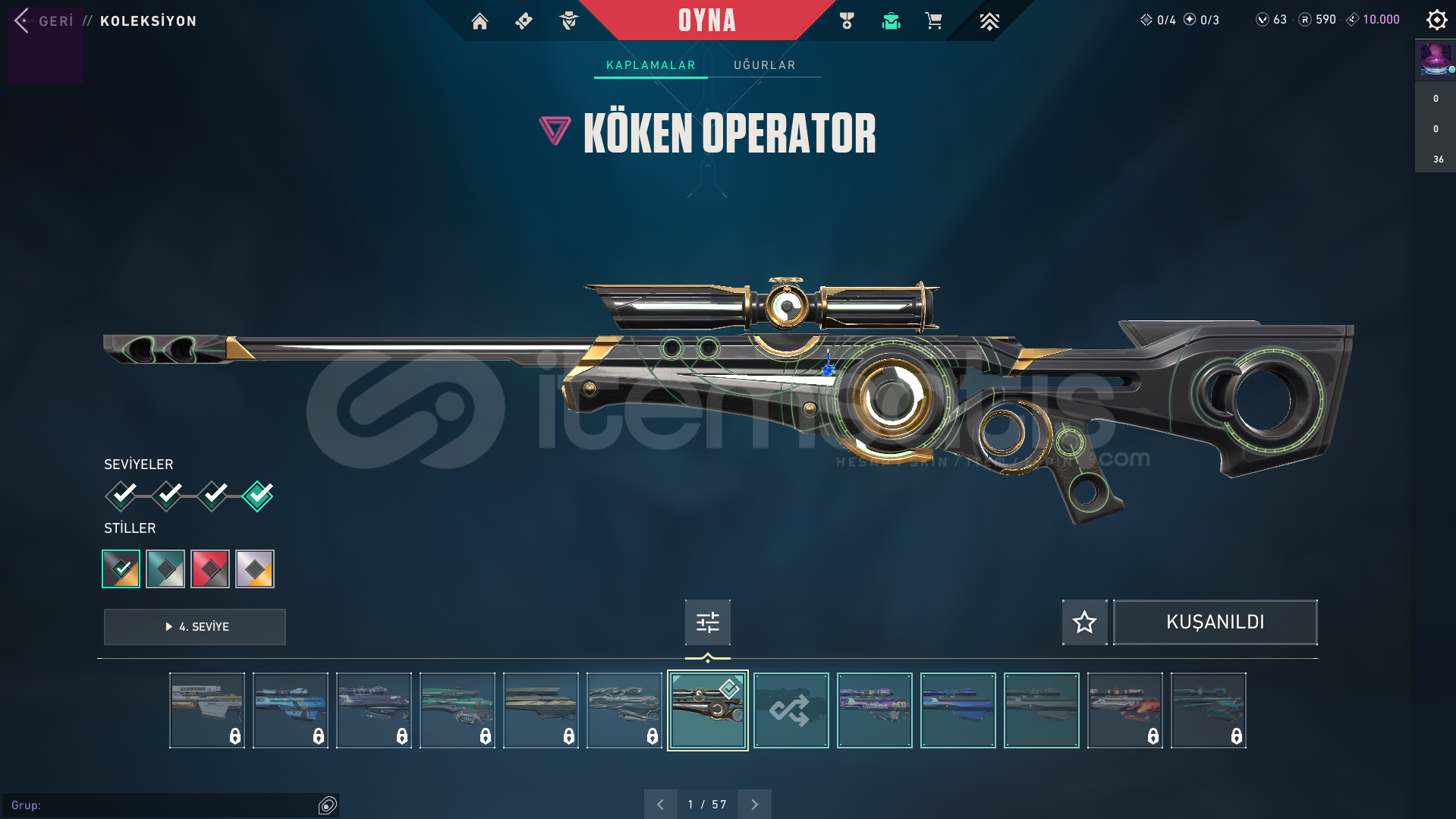This screenshot has width=1456, height=819.
Task: Go to the next skin page
Action: 754,804
